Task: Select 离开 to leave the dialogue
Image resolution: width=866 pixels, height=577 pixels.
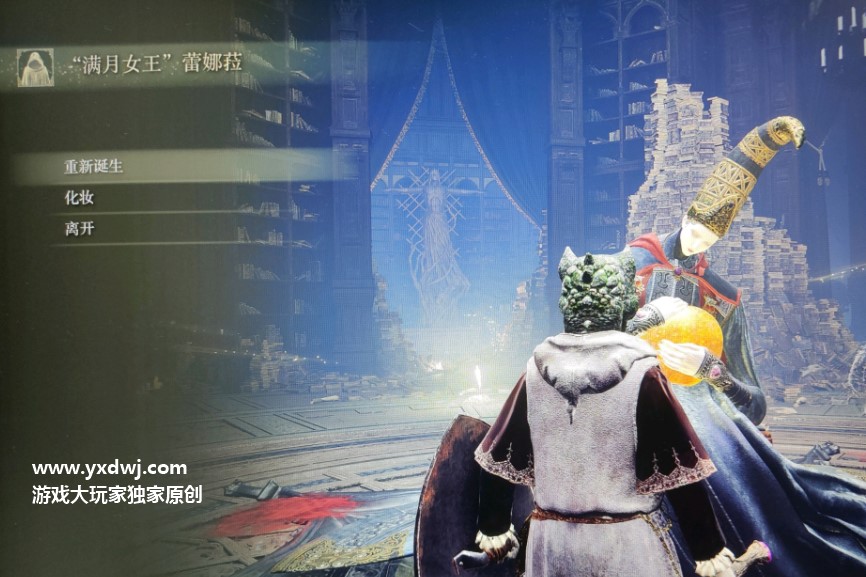Action: coord(80,229)
